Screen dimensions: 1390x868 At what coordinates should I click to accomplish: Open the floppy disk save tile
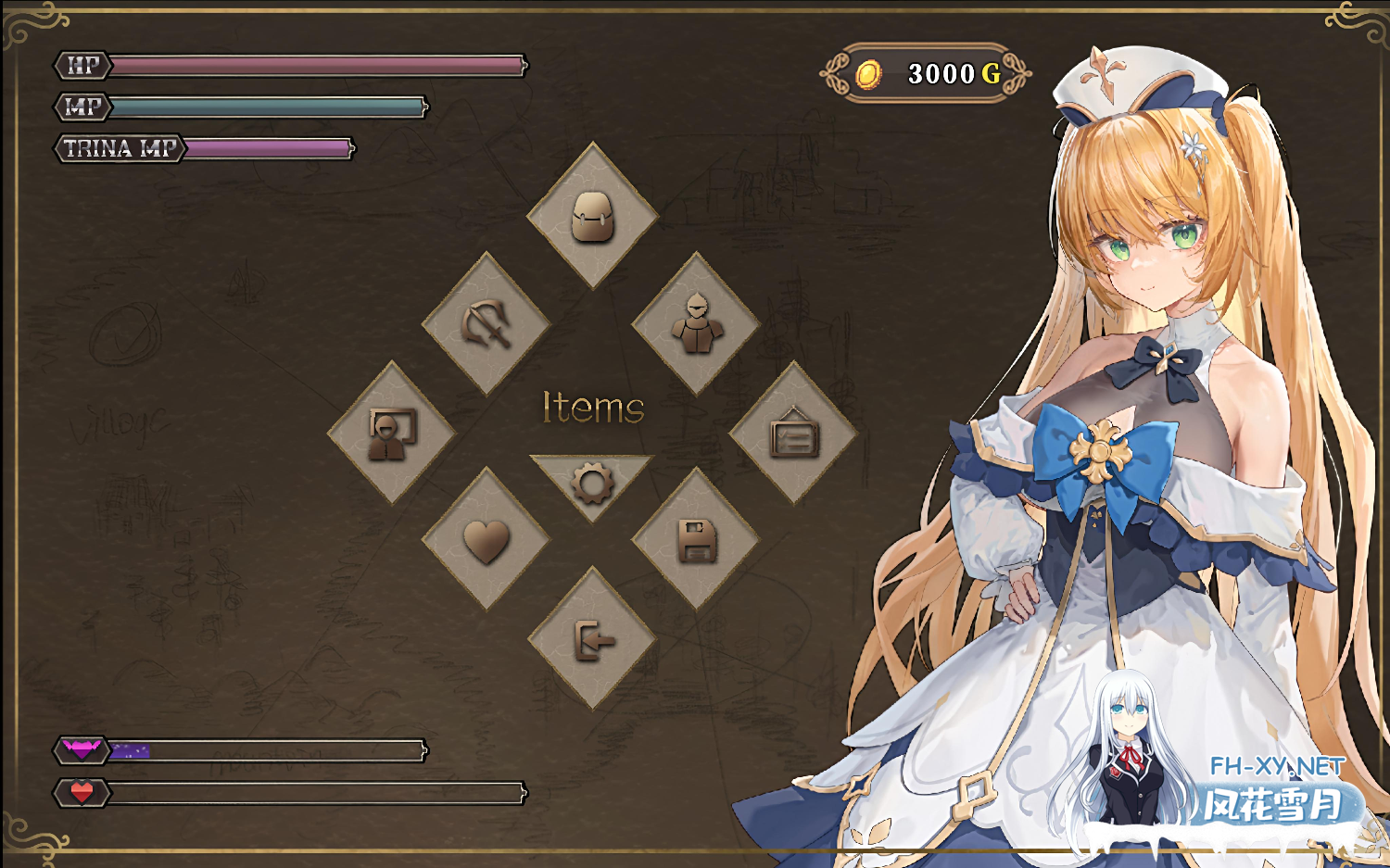(x=697, y=540)
